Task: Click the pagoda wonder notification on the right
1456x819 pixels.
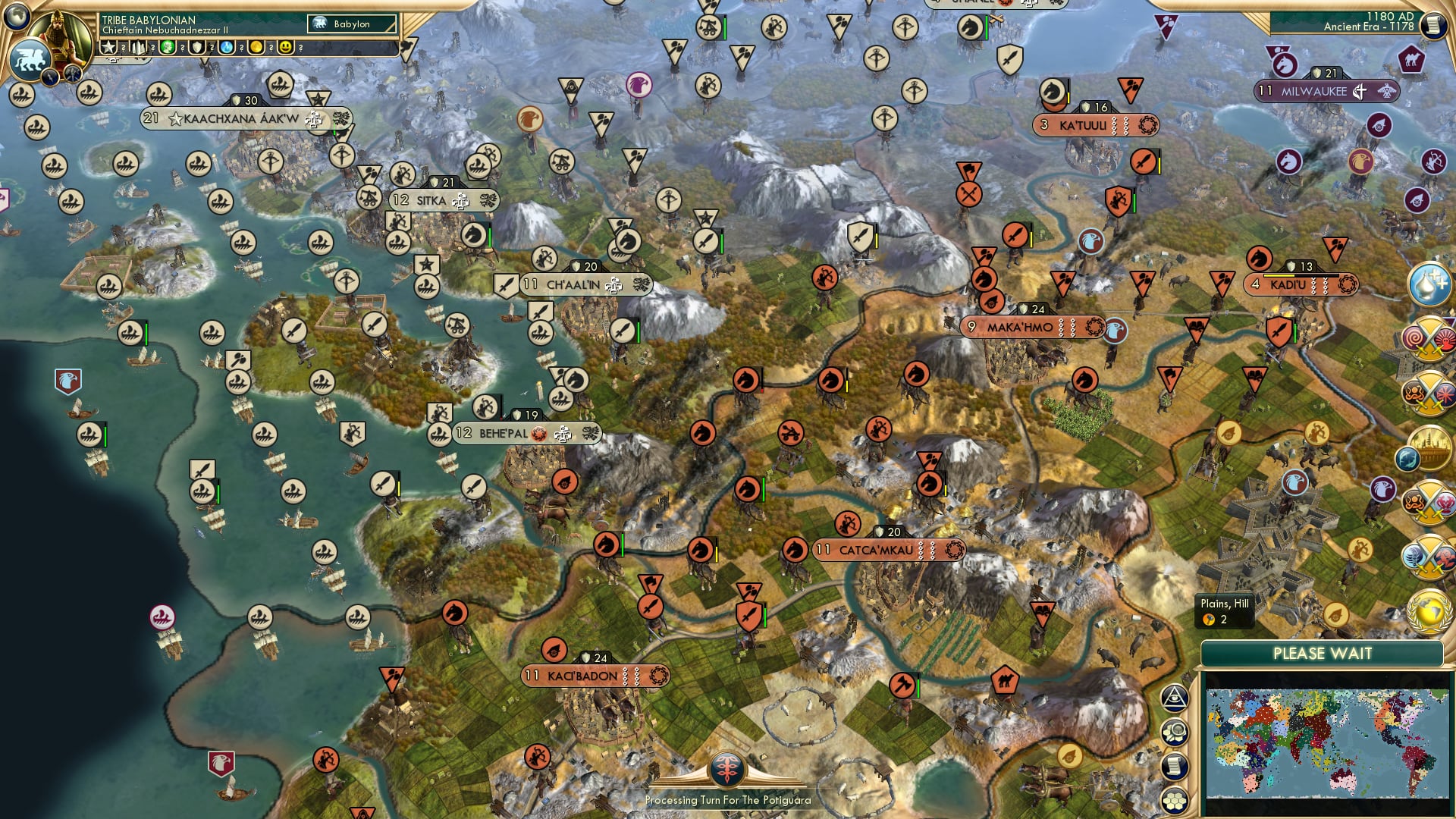Action: tap(1430, 446)
